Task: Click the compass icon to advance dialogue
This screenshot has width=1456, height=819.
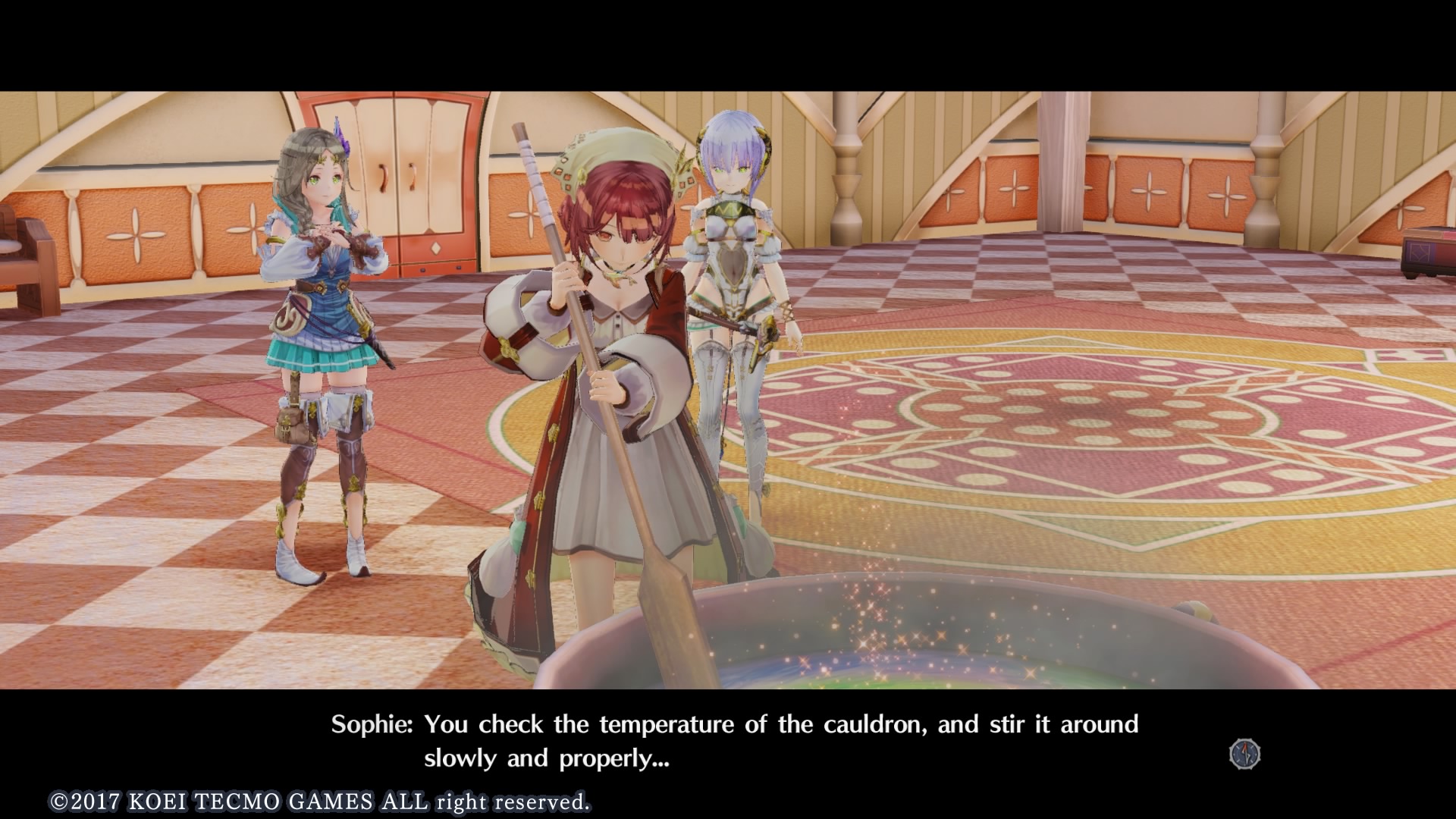Action: [1244, 754]
